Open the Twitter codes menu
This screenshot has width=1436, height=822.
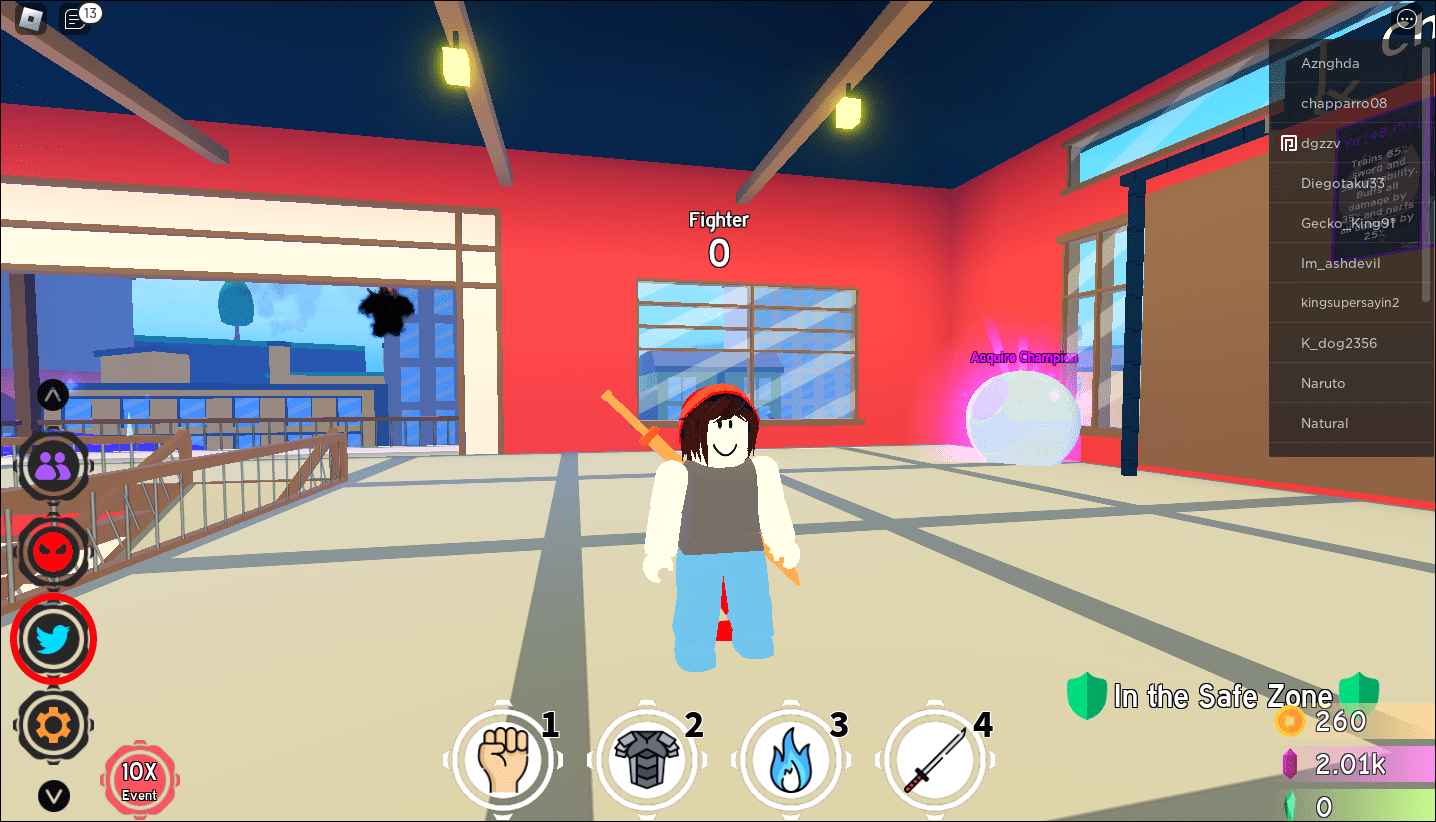53,639
